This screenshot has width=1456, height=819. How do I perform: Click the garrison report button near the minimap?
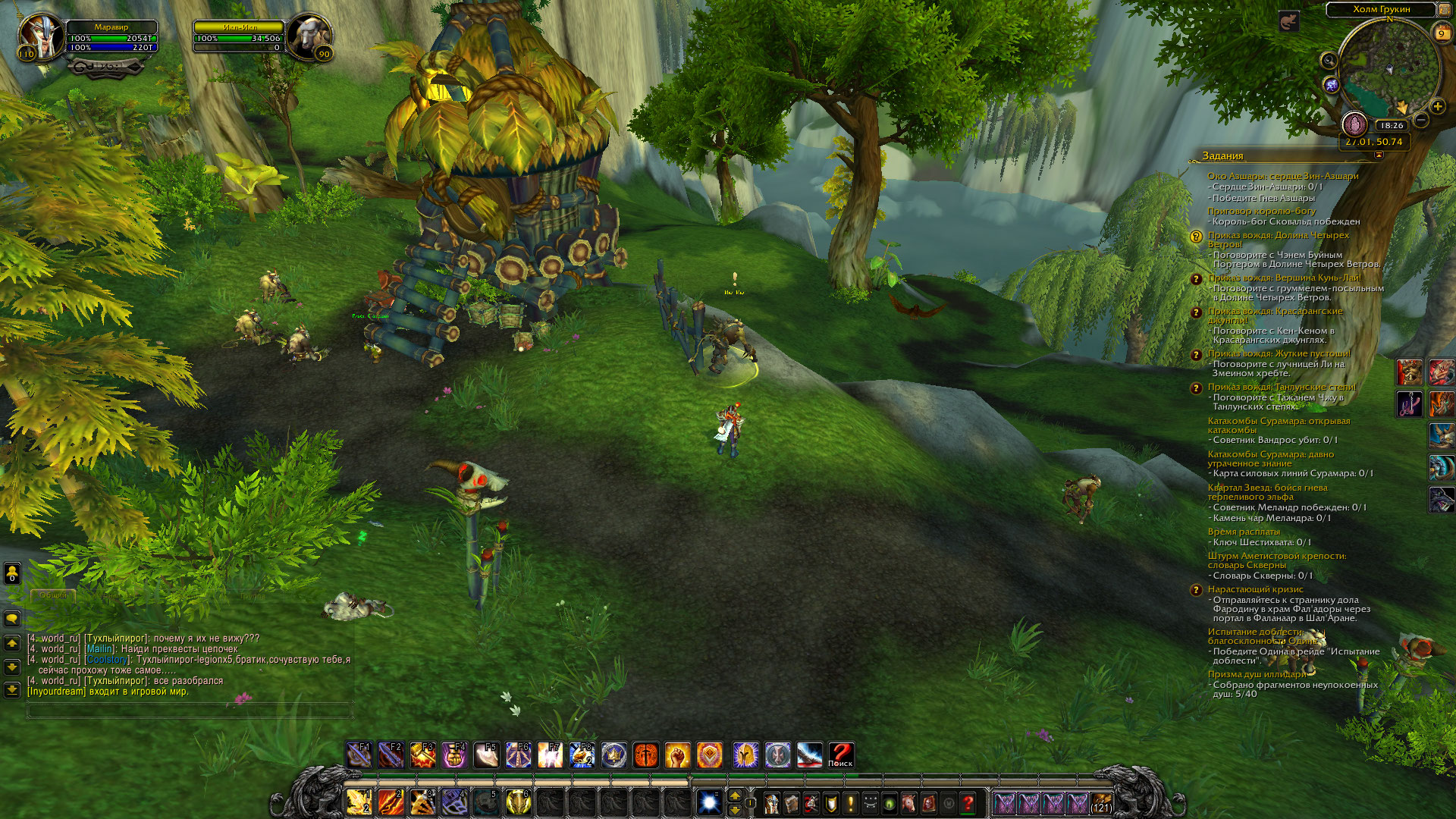point(1354,124)
